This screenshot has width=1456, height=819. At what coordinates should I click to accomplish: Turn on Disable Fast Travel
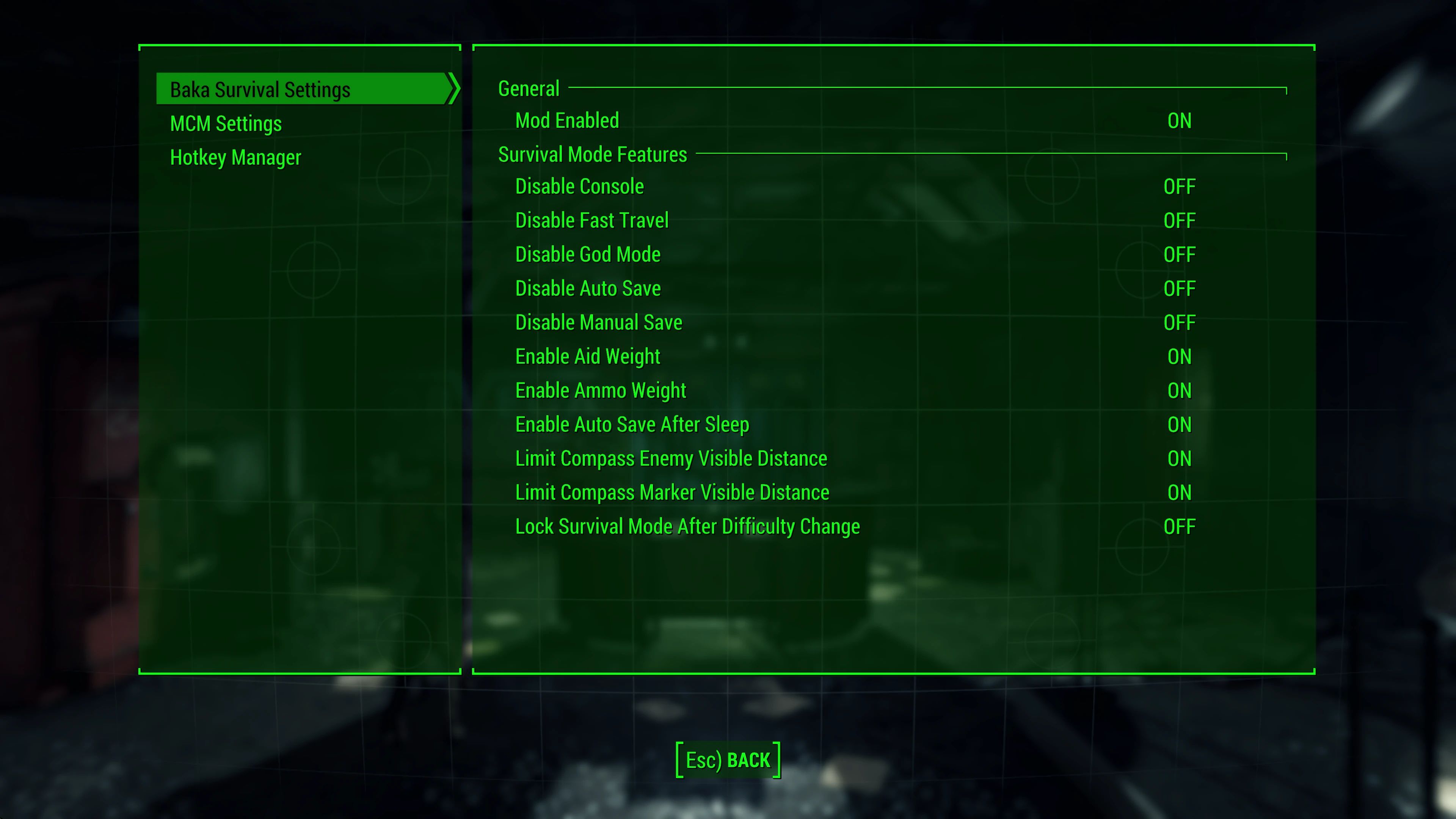click(1179, 220)
